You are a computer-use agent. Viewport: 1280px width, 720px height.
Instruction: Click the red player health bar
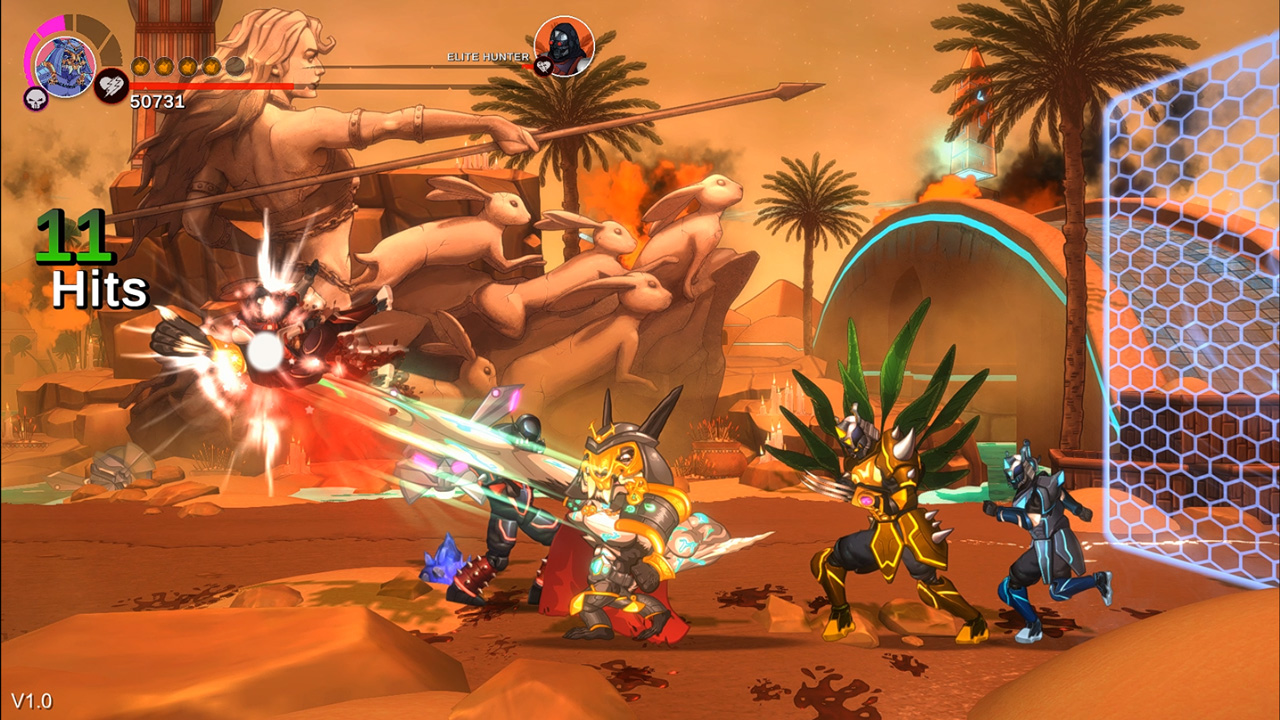pyautogui.click(x=210, y=86)
